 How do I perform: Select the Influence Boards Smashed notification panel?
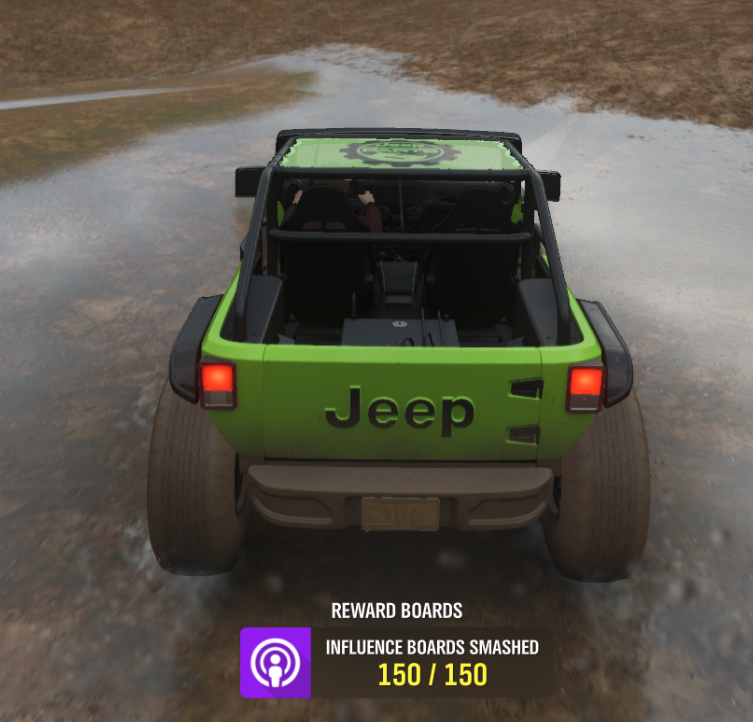click(432, 662)
